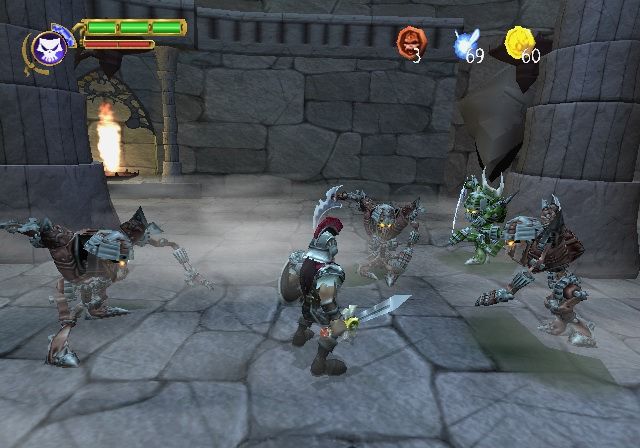Click the purple skull emblem icon

[47, 47]
